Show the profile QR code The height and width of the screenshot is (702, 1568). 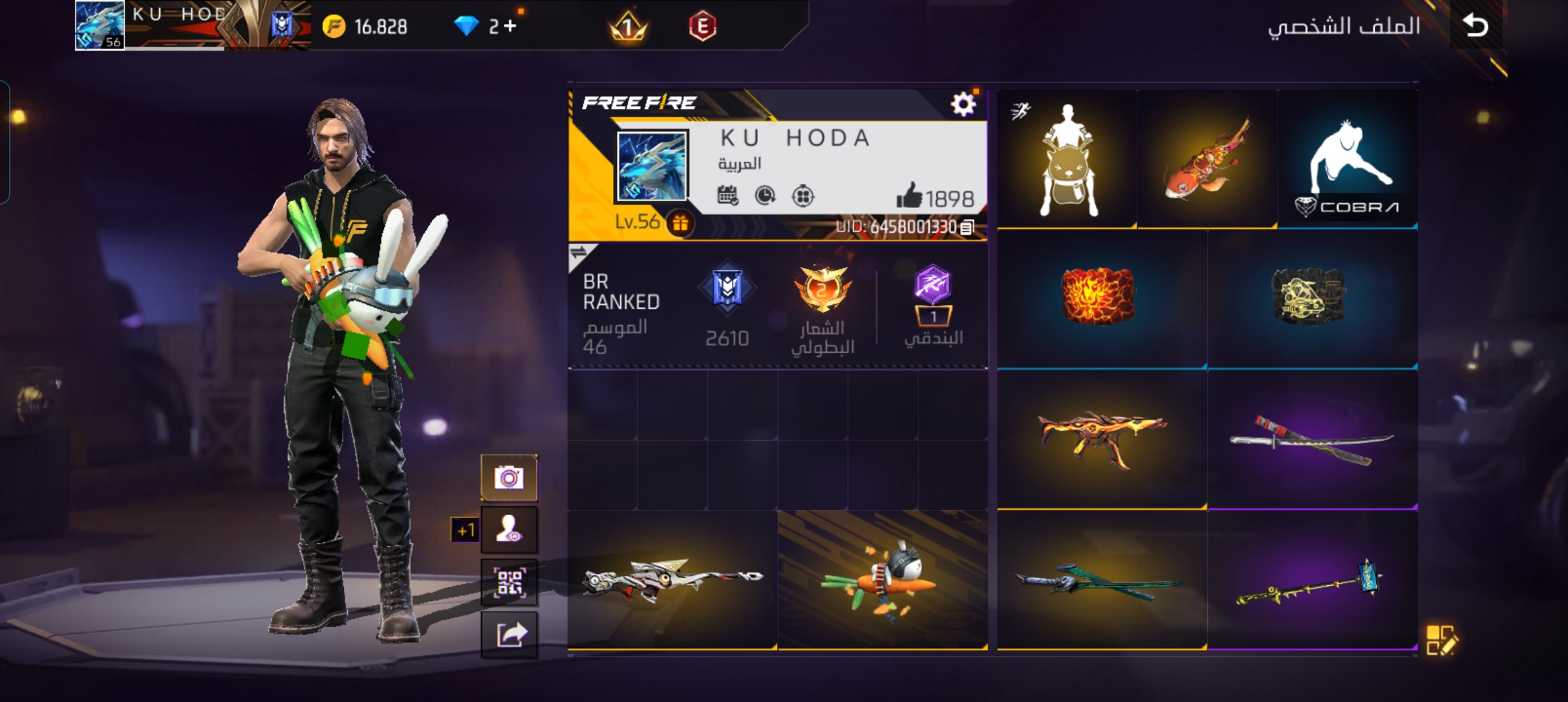tap(509, 582)
